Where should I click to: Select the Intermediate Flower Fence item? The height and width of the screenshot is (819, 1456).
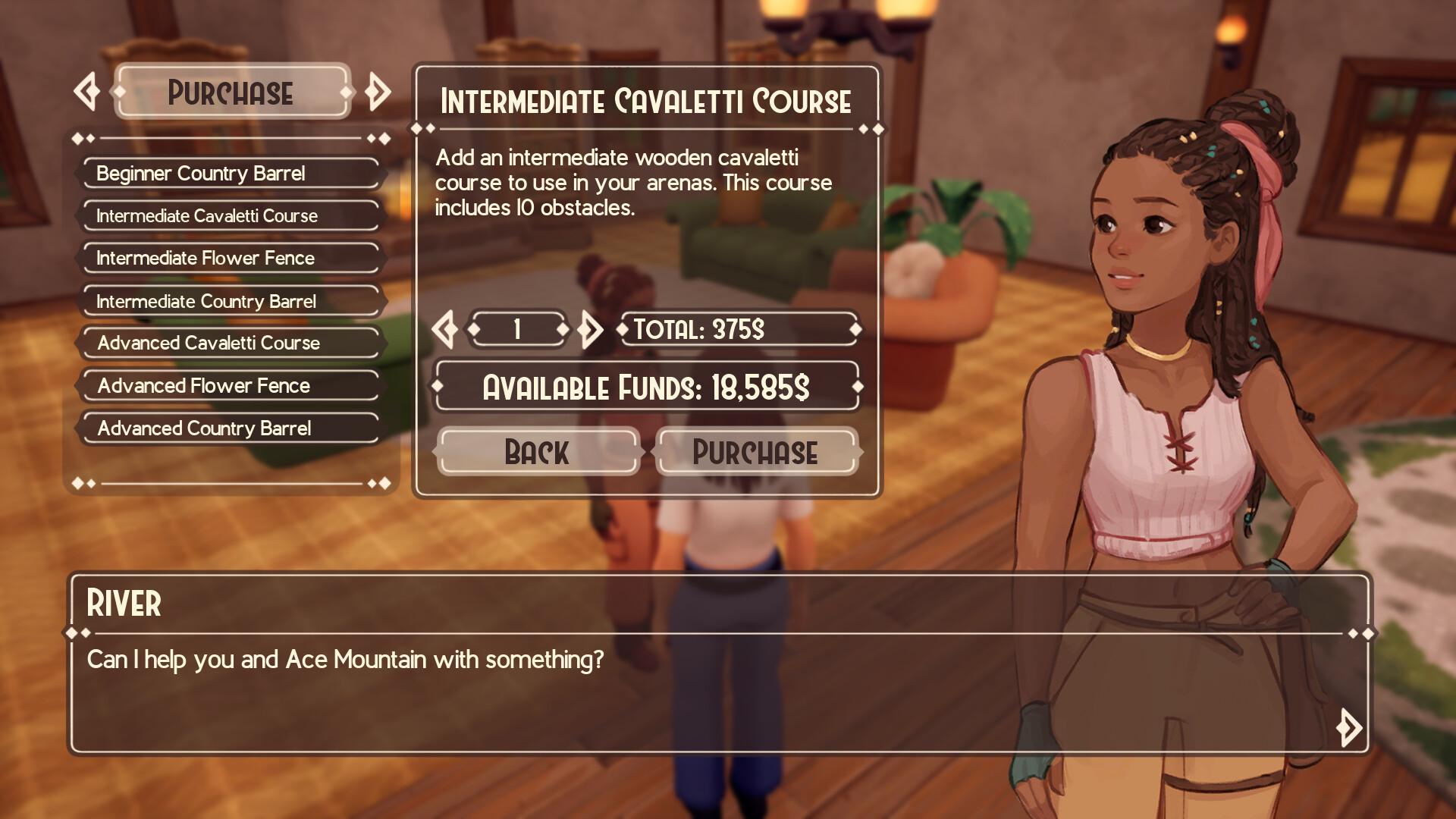tap(229, 259)
